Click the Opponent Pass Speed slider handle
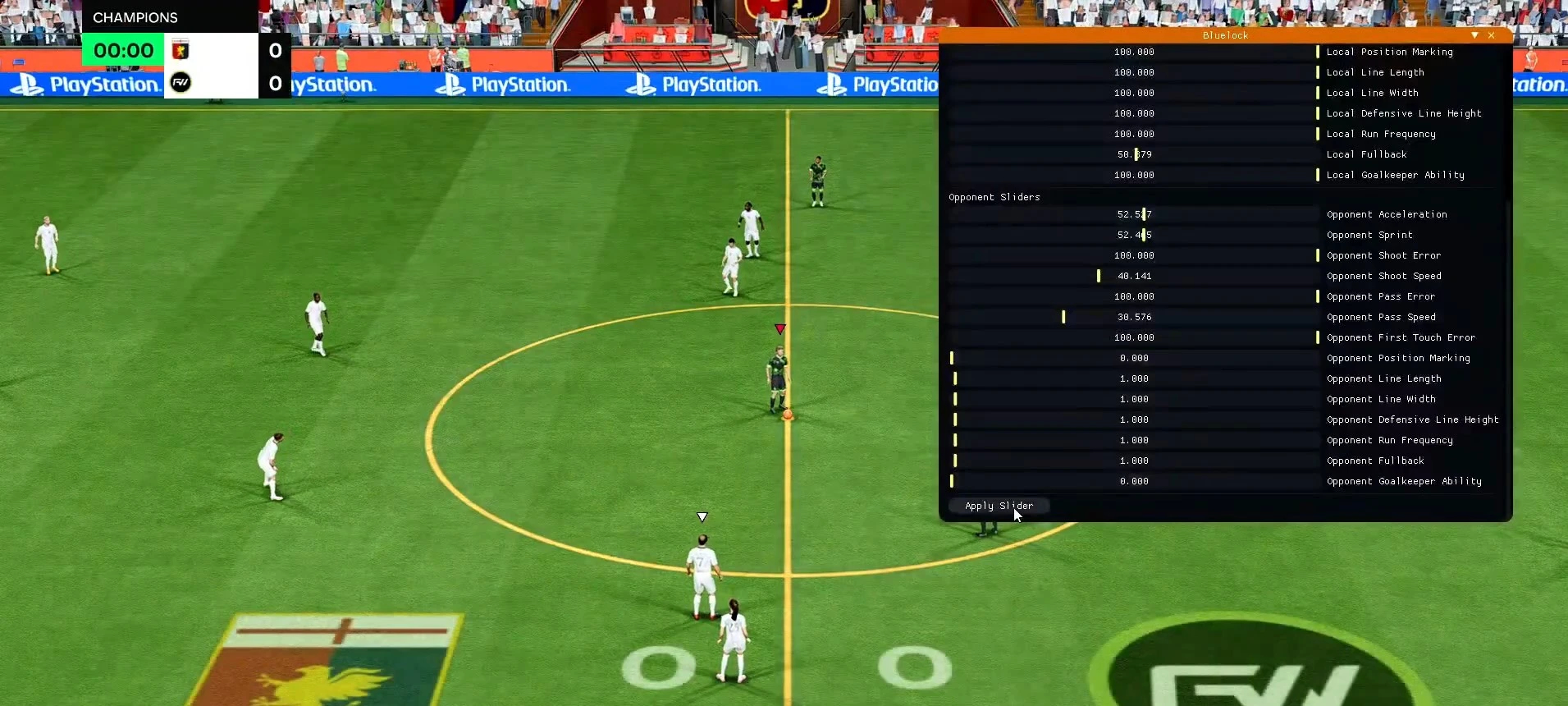Viewport: 1568px width, 706px height. coord(1064,317)
